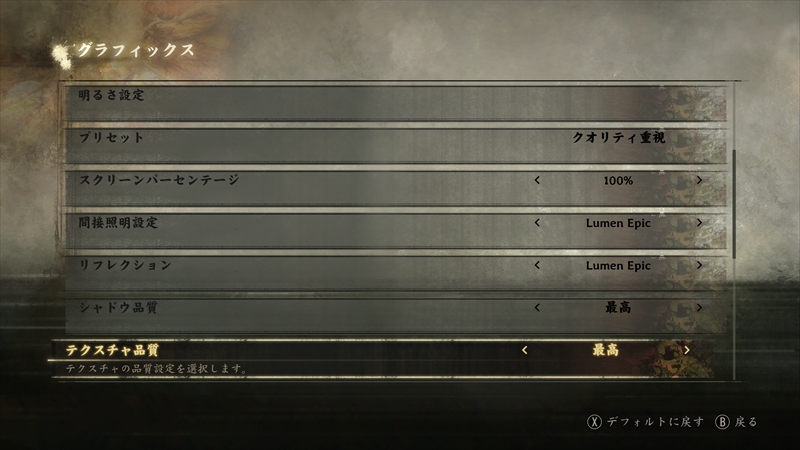Raise テクスチャ品質 with right arrow

pos(687,350)
